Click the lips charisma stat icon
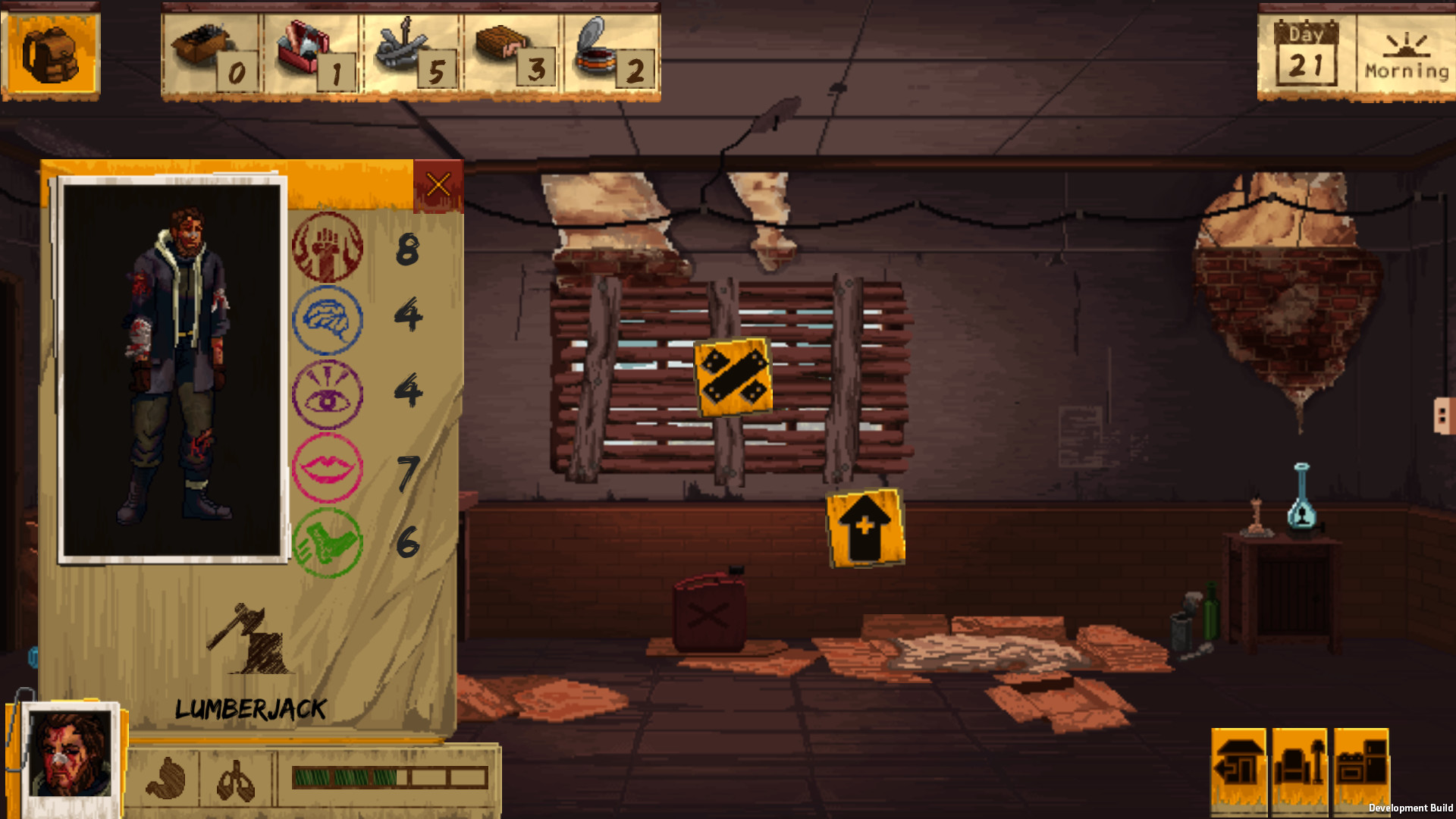This screenshot has height=819, width=1456. (328, 466)
